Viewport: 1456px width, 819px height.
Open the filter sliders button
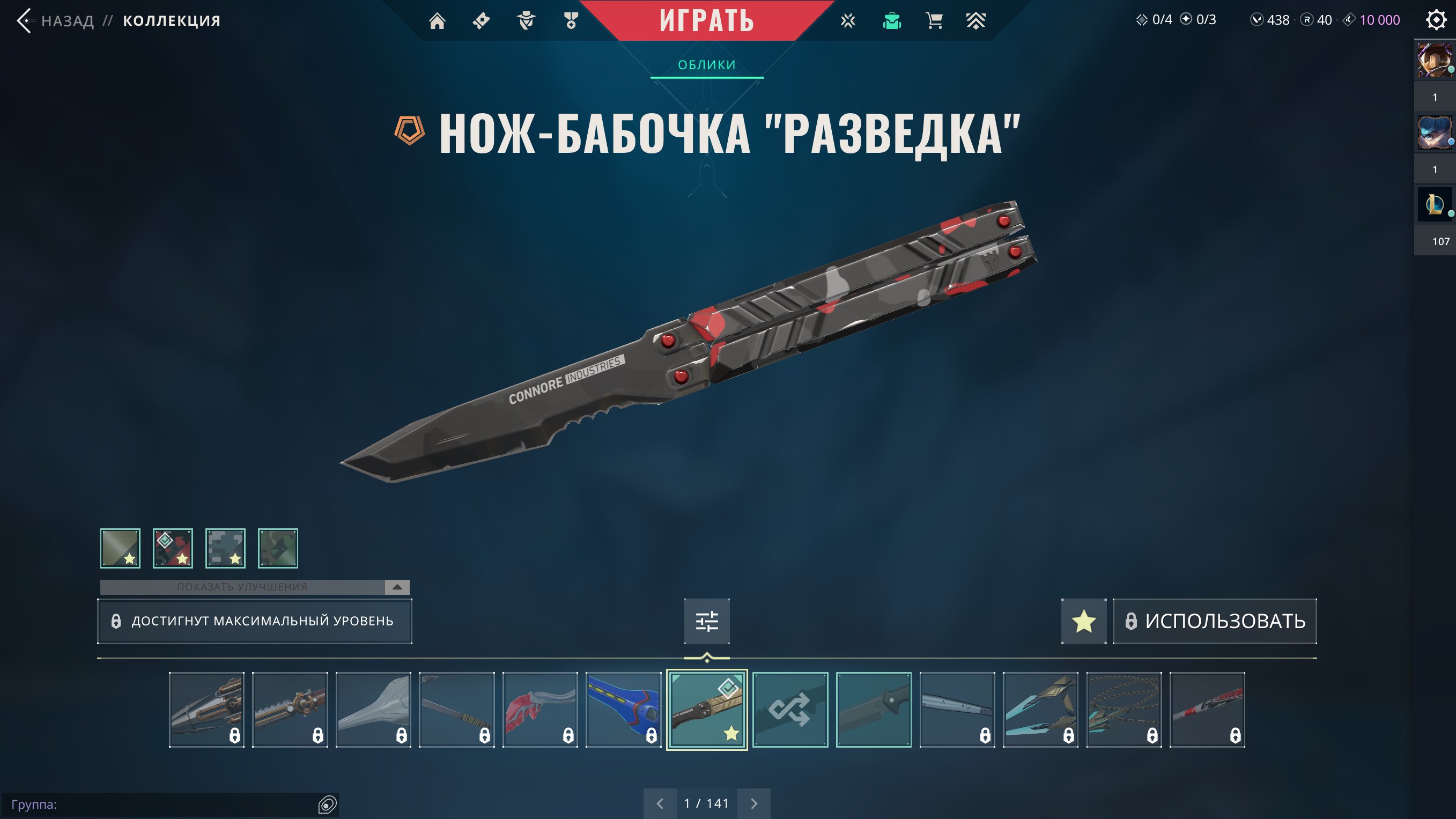(x=706, y=621)
